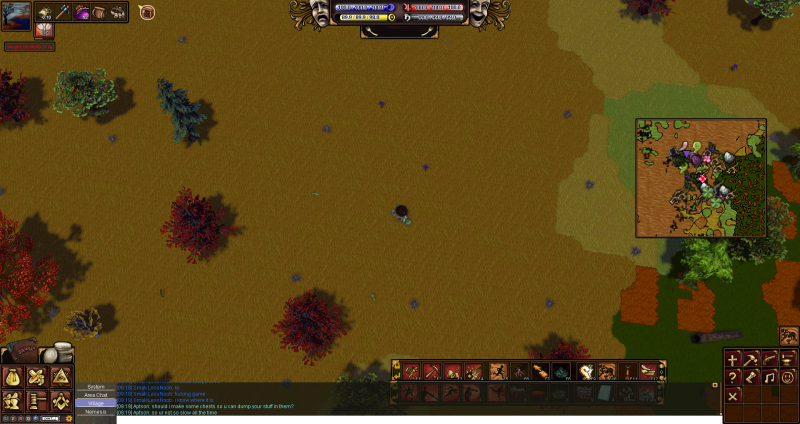Viewport: 800px width, 424px height.
Task: Open the money bag menu button
Action: coord(14,377)
